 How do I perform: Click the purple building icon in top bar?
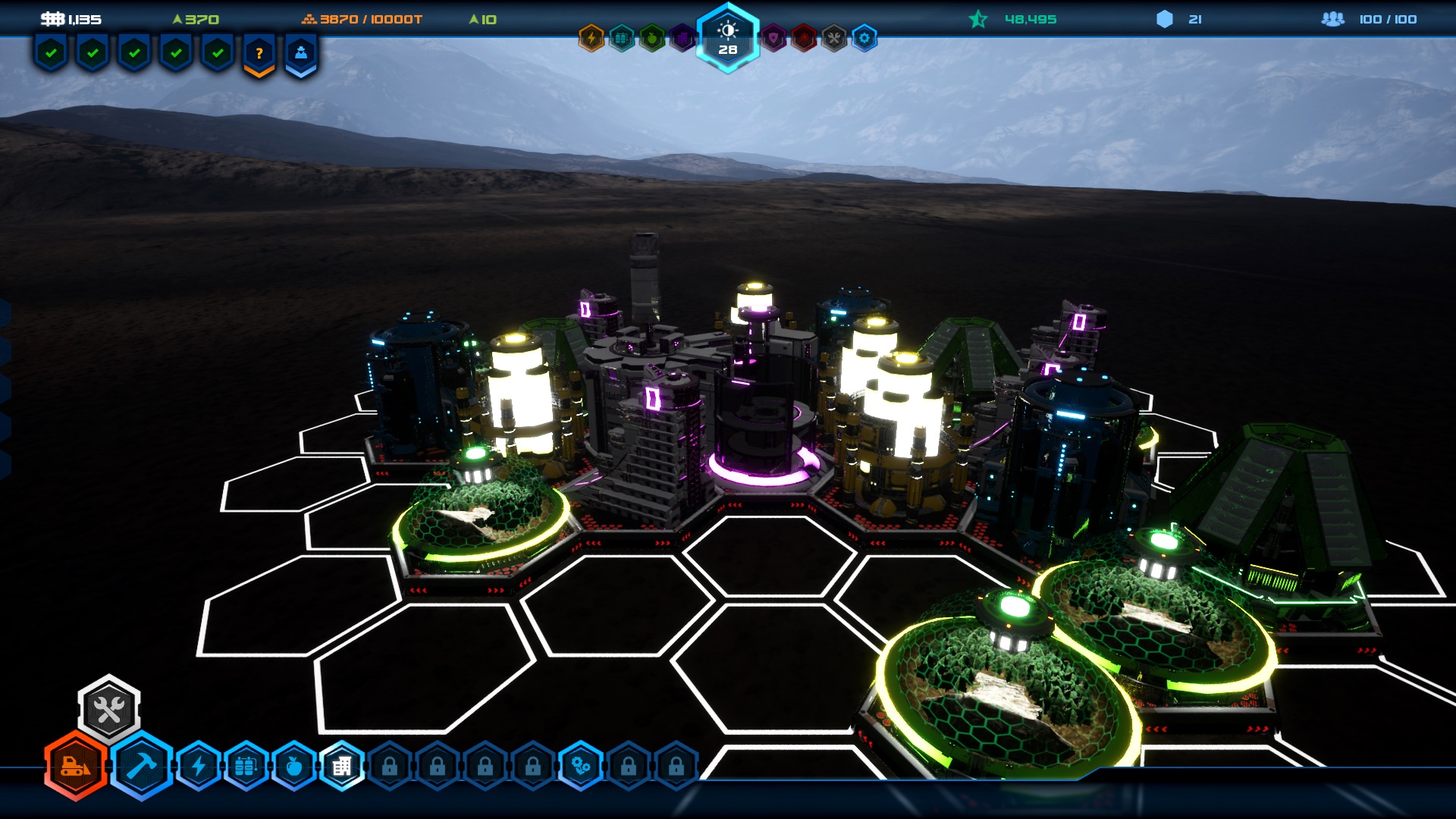coord(682,38)
